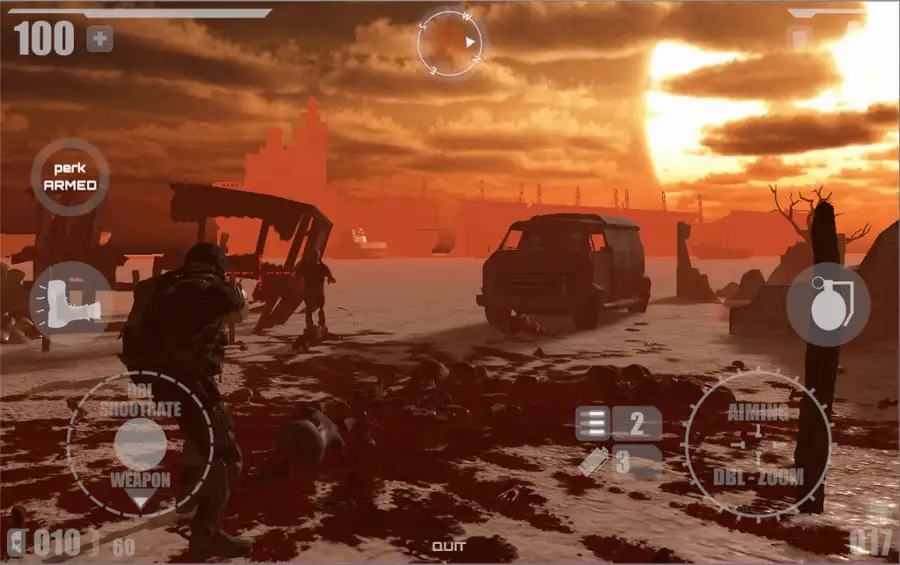Tap the AIMING zoom circle
Image resolution: width=900 pixels, height=565 pixels.
758,444
